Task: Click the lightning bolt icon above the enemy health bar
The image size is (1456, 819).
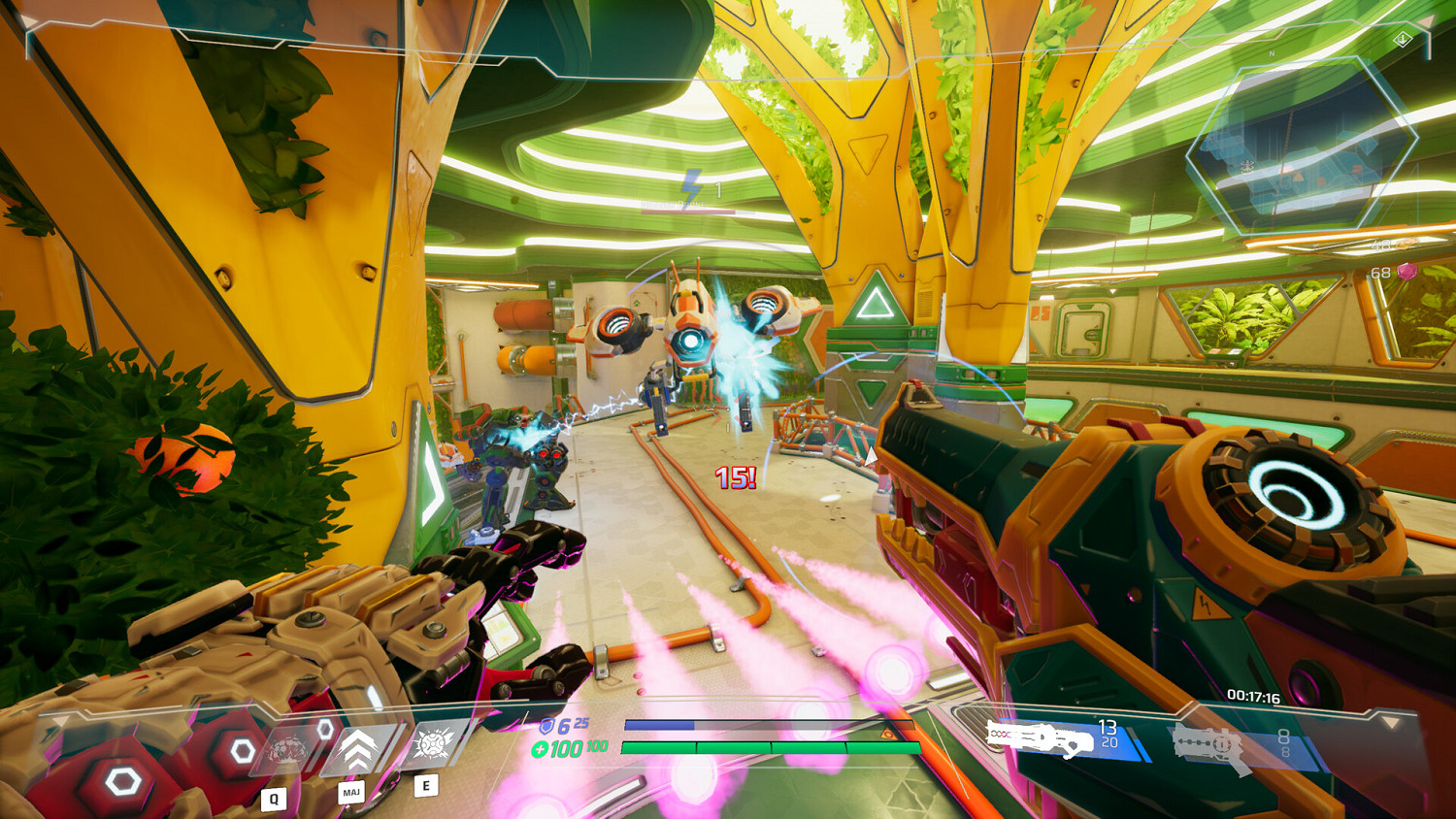Action: (692, 184)
